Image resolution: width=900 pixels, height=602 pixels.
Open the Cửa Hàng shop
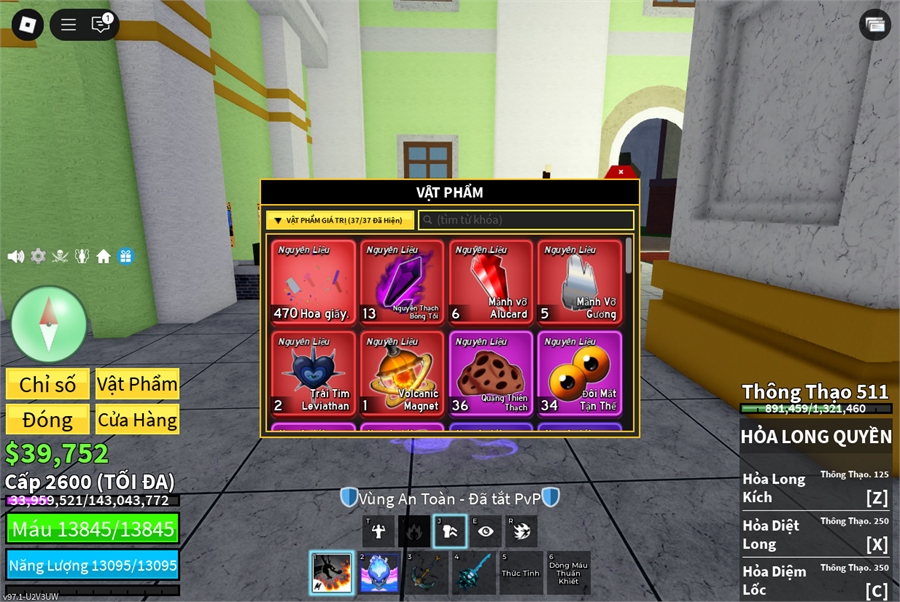[x=137, y=419]
